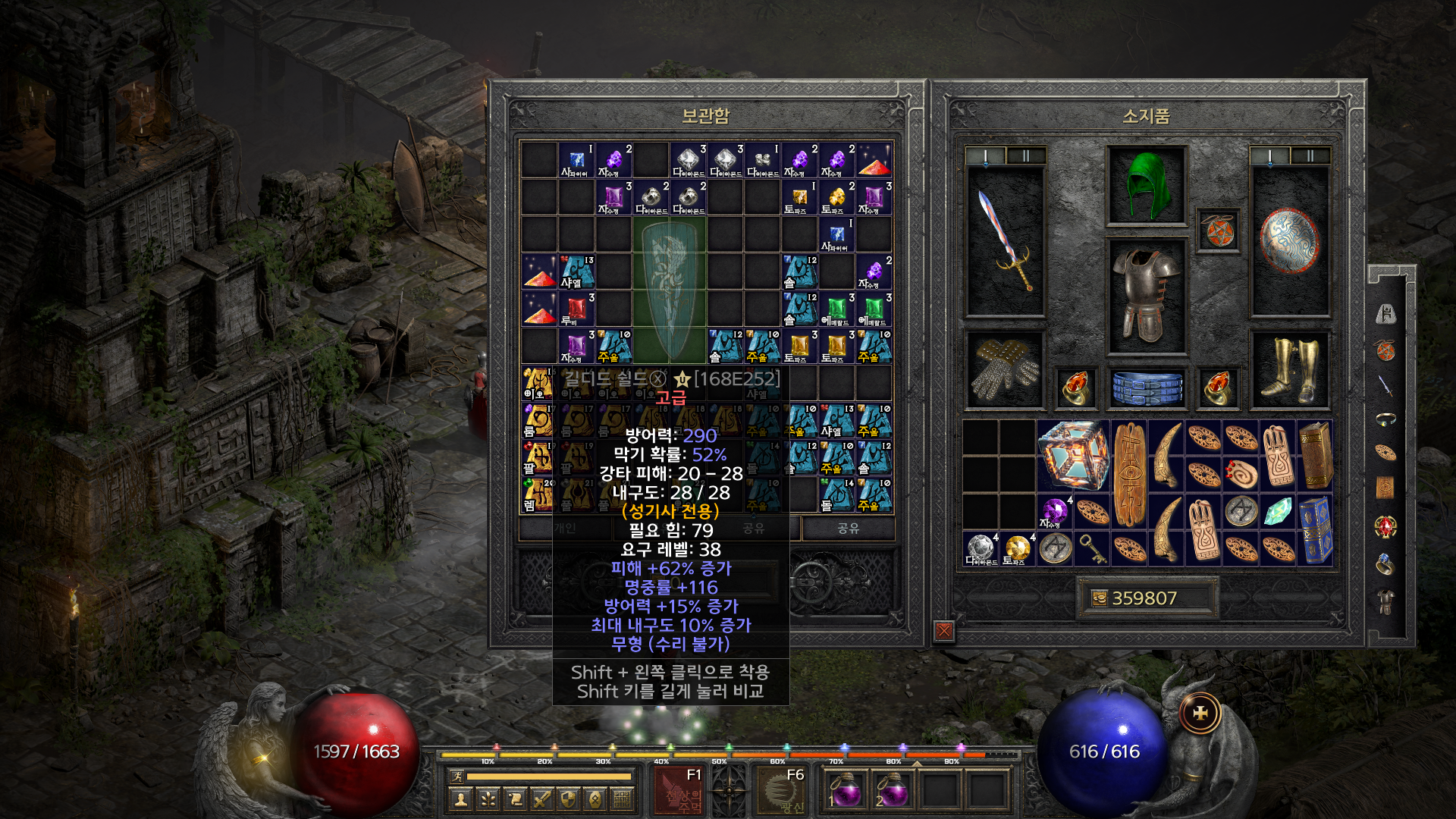Select the equipped sword in weapon slot
The height and width of the screenshot is (819, 1456).
pyautogui.click(x=1005, y=240)
